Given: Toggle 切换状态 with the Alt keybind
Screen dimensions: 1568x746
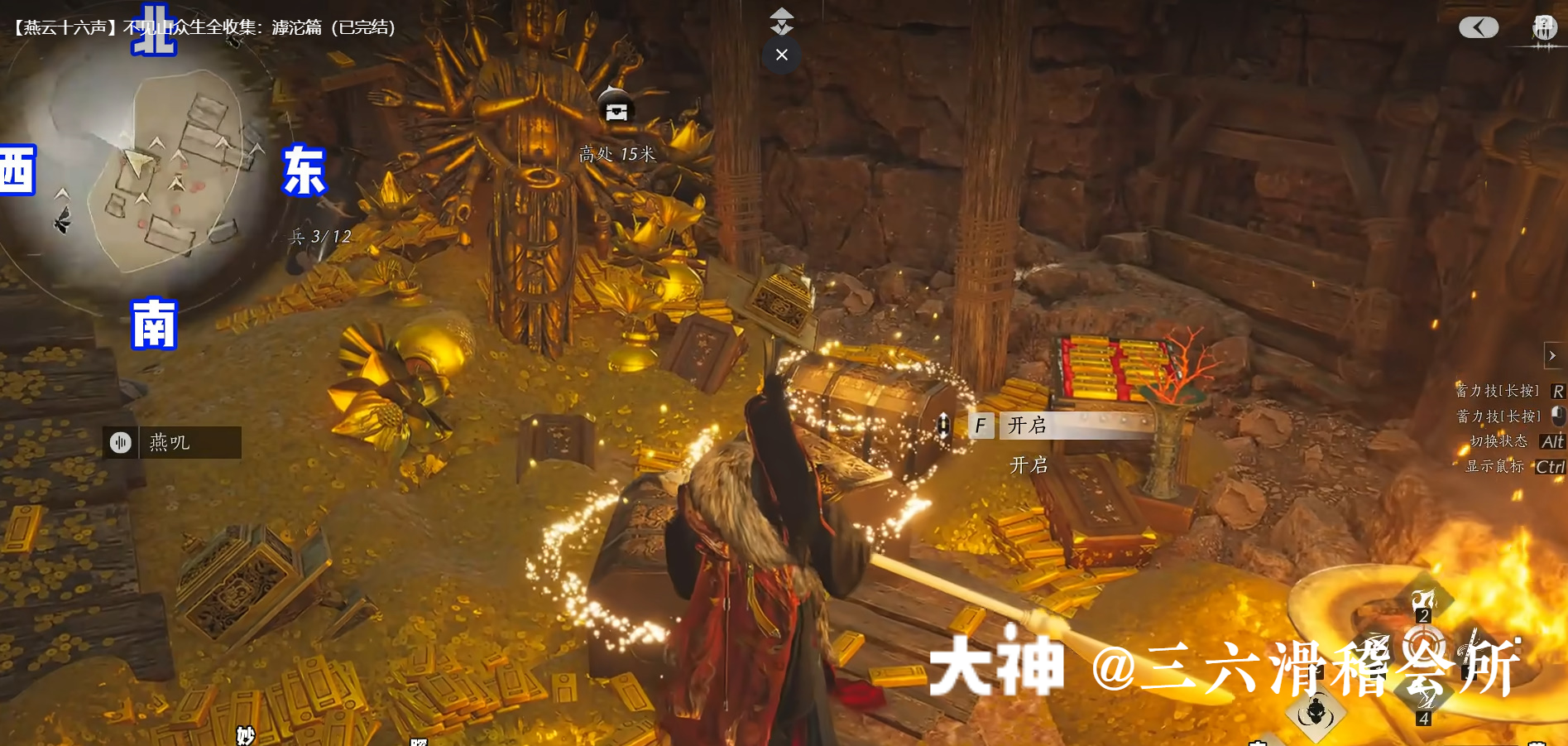Looking at the screenshot, I should coord(1551,441).
